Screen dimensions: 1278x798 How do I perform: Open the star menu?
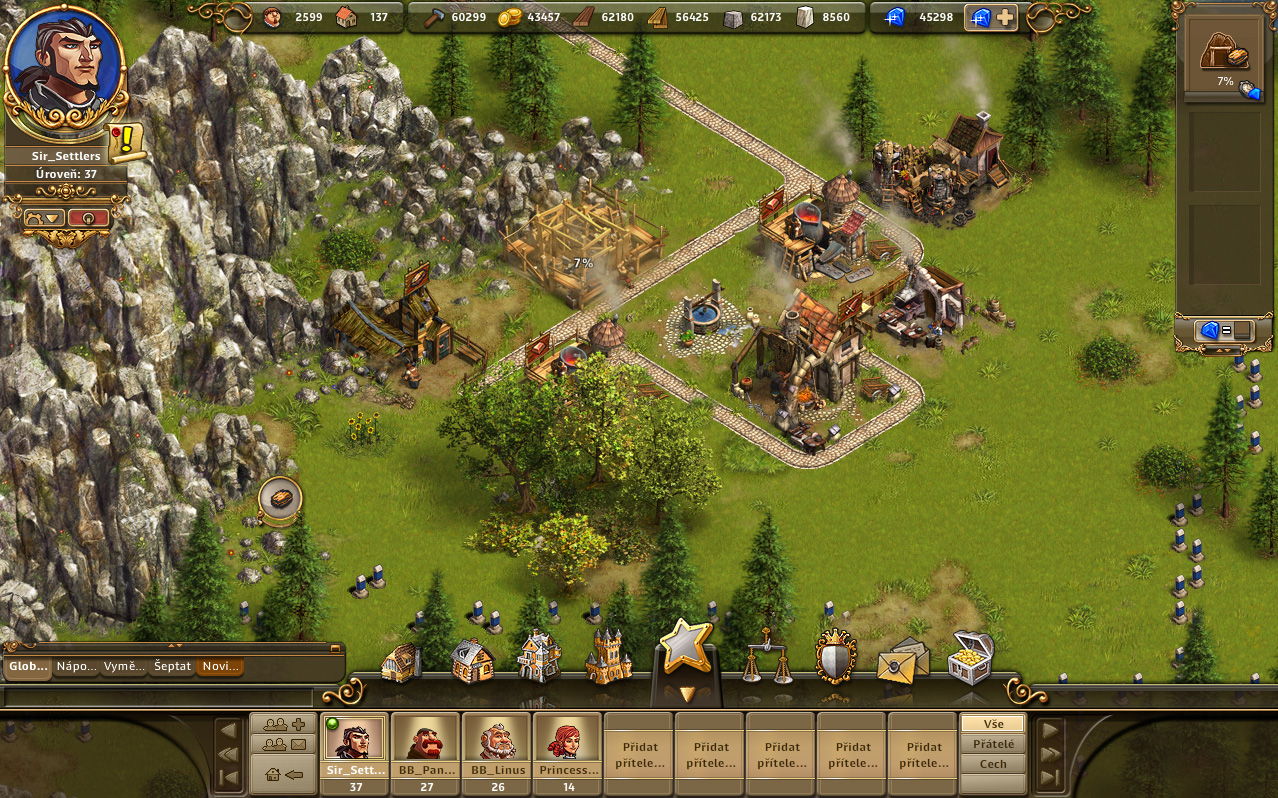pyautogui.click(x=685, y=648)
